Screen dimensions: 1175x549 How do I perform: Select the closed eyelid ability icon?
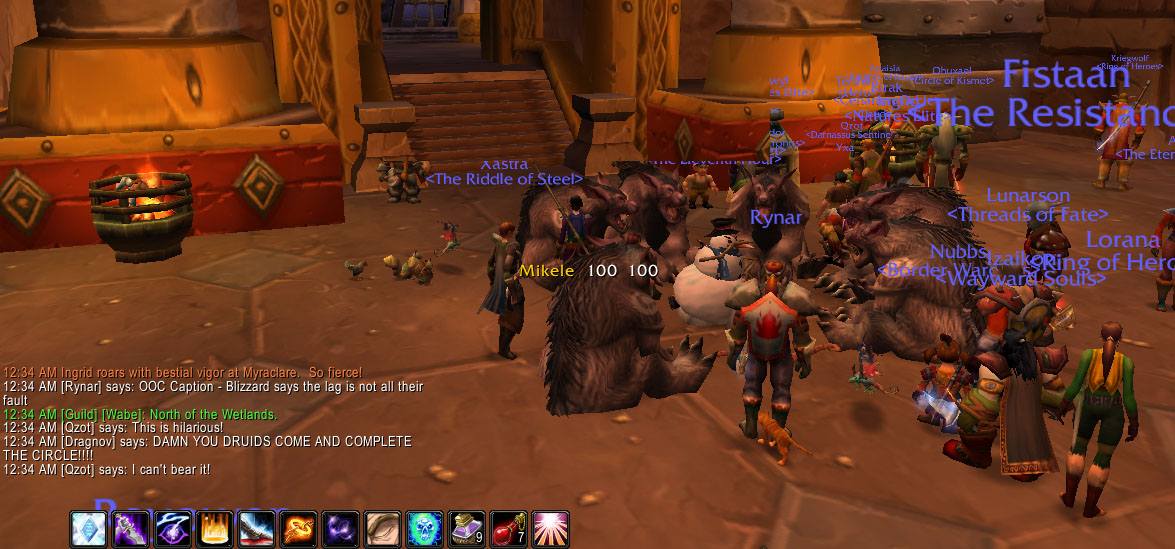pos(382,528)
